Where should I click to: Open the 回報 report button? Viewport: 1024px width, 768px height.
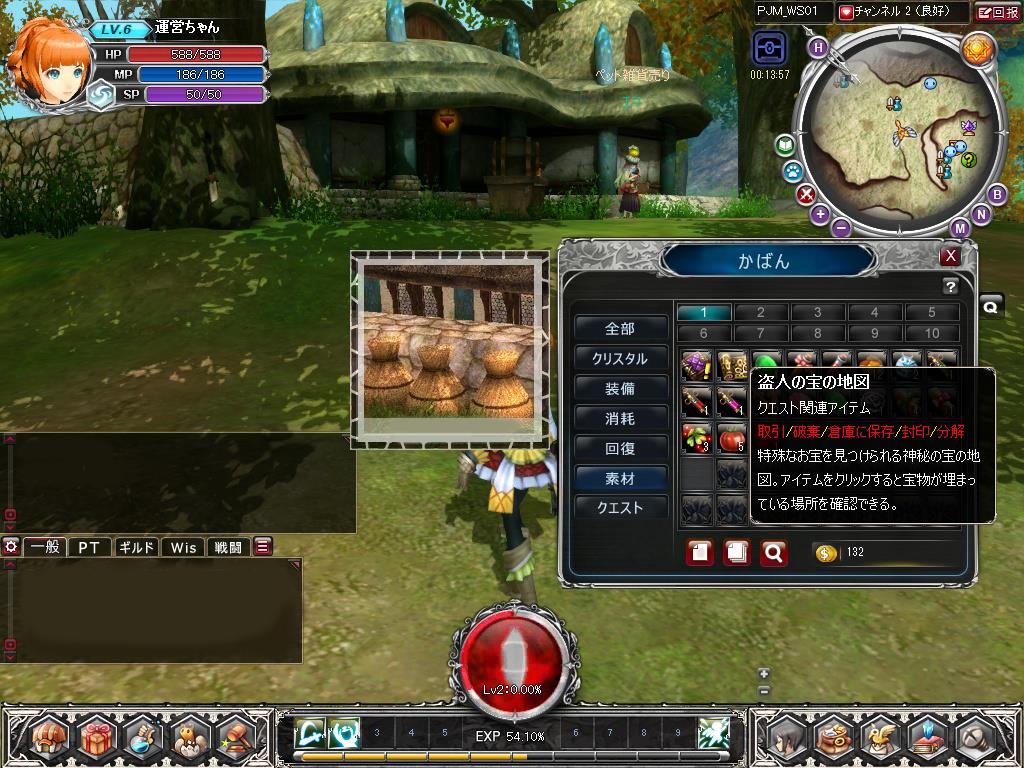click(998, 13)
